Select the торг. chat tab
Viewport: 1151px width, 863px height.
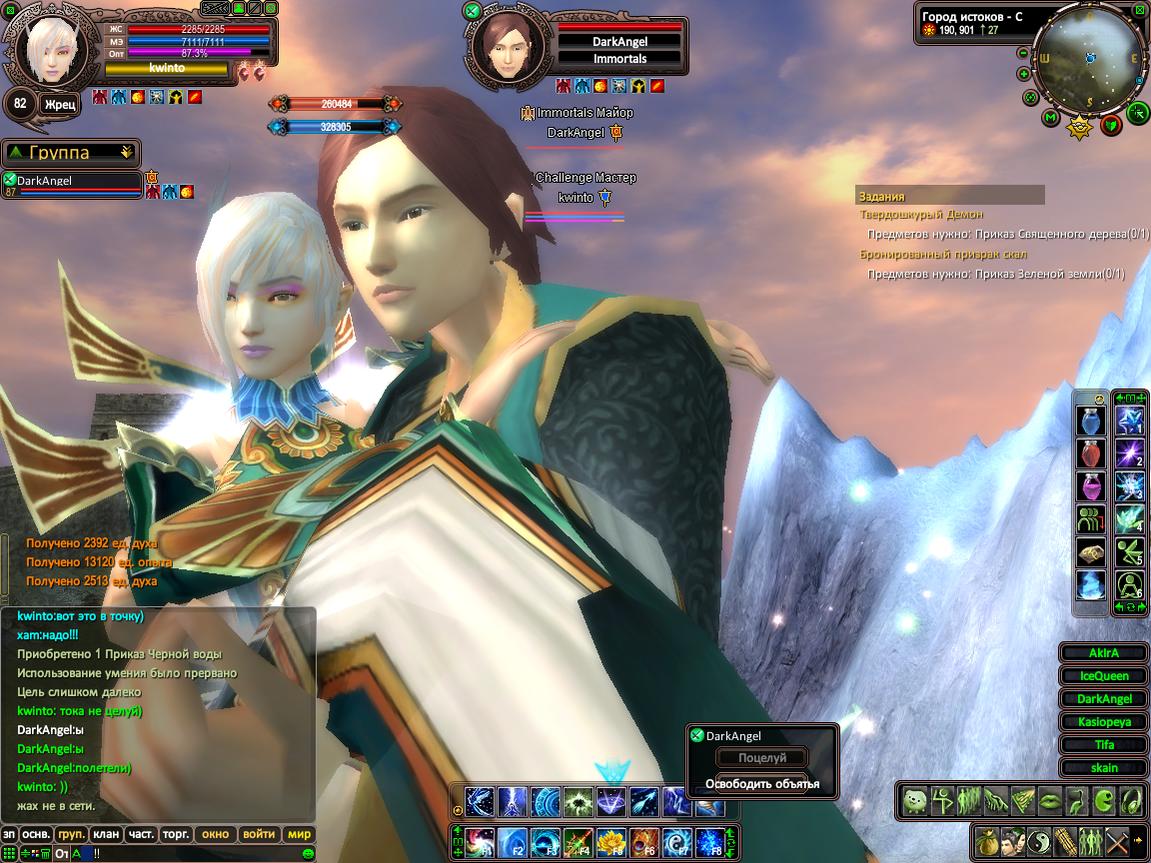(x=177, y=834)
